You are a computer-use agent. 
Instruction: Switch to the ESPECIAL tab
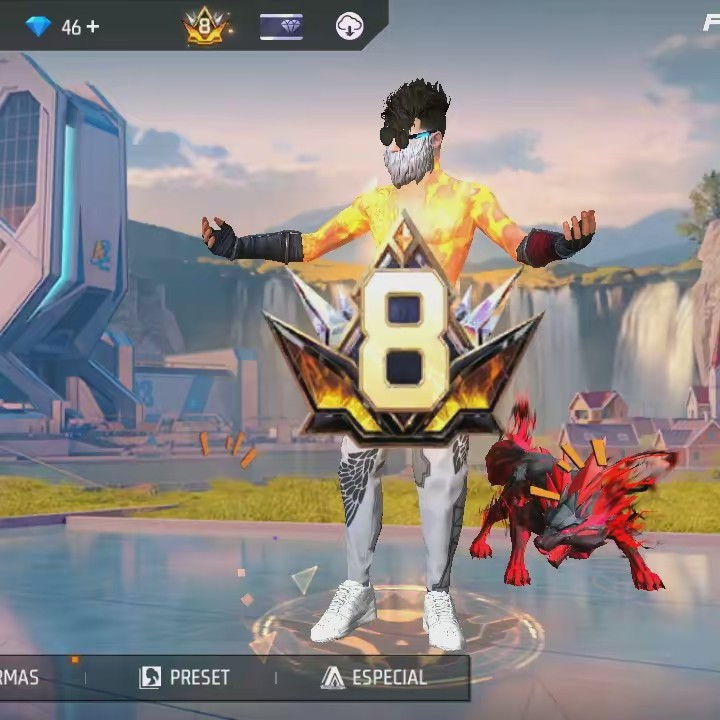click(374, 677)
